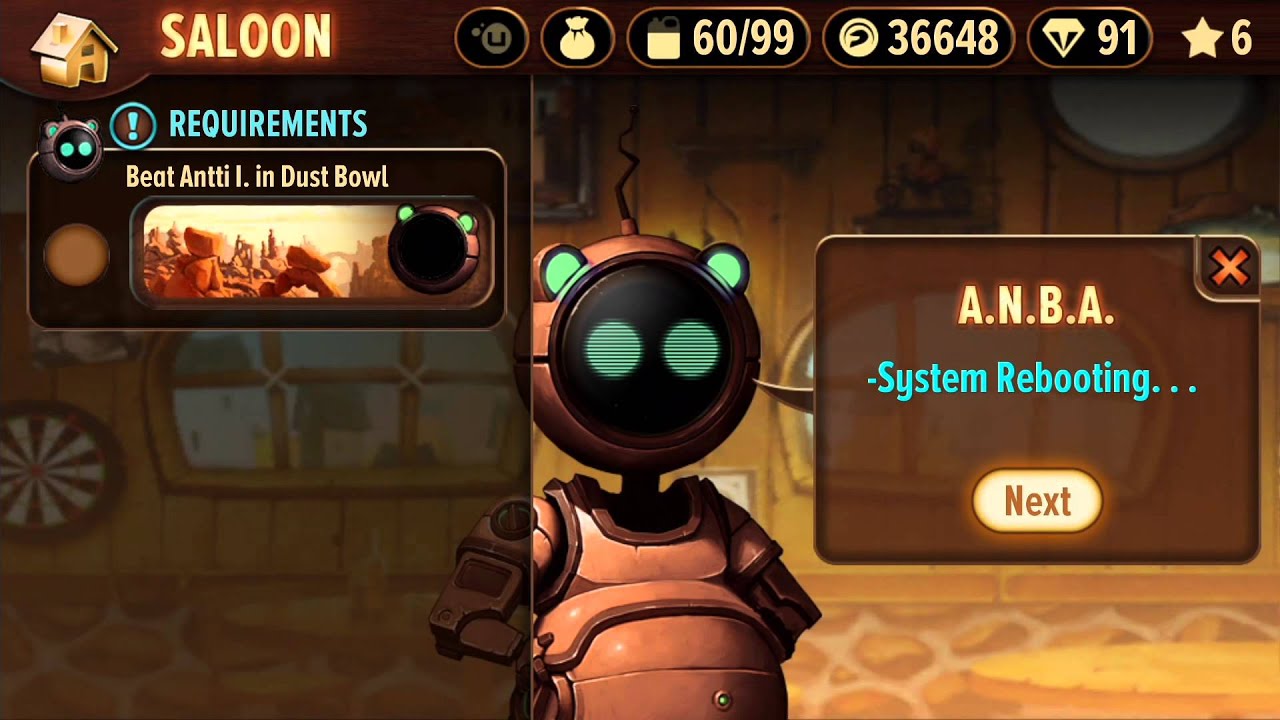
Task: Open the gold coins 36648 panel
Action: click(917, 39)
